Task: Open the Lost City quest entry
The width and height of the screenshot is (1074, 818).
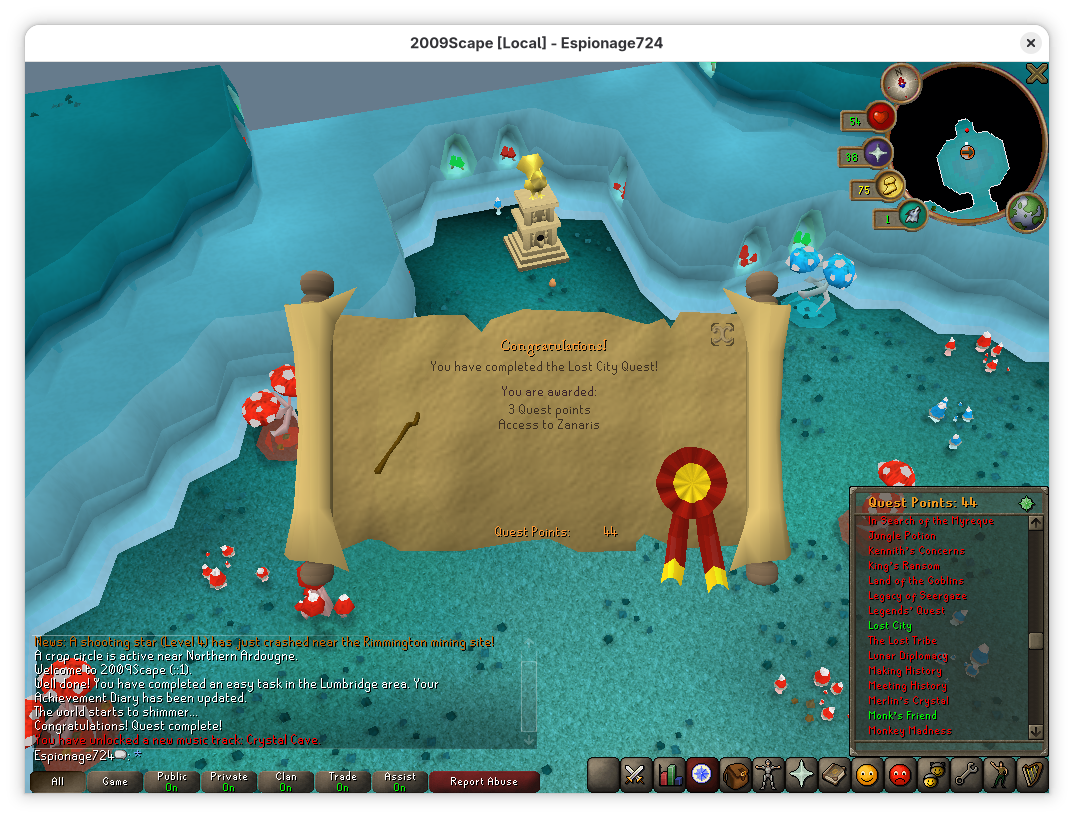Action: pyautogui.click(x=890, y=626)
